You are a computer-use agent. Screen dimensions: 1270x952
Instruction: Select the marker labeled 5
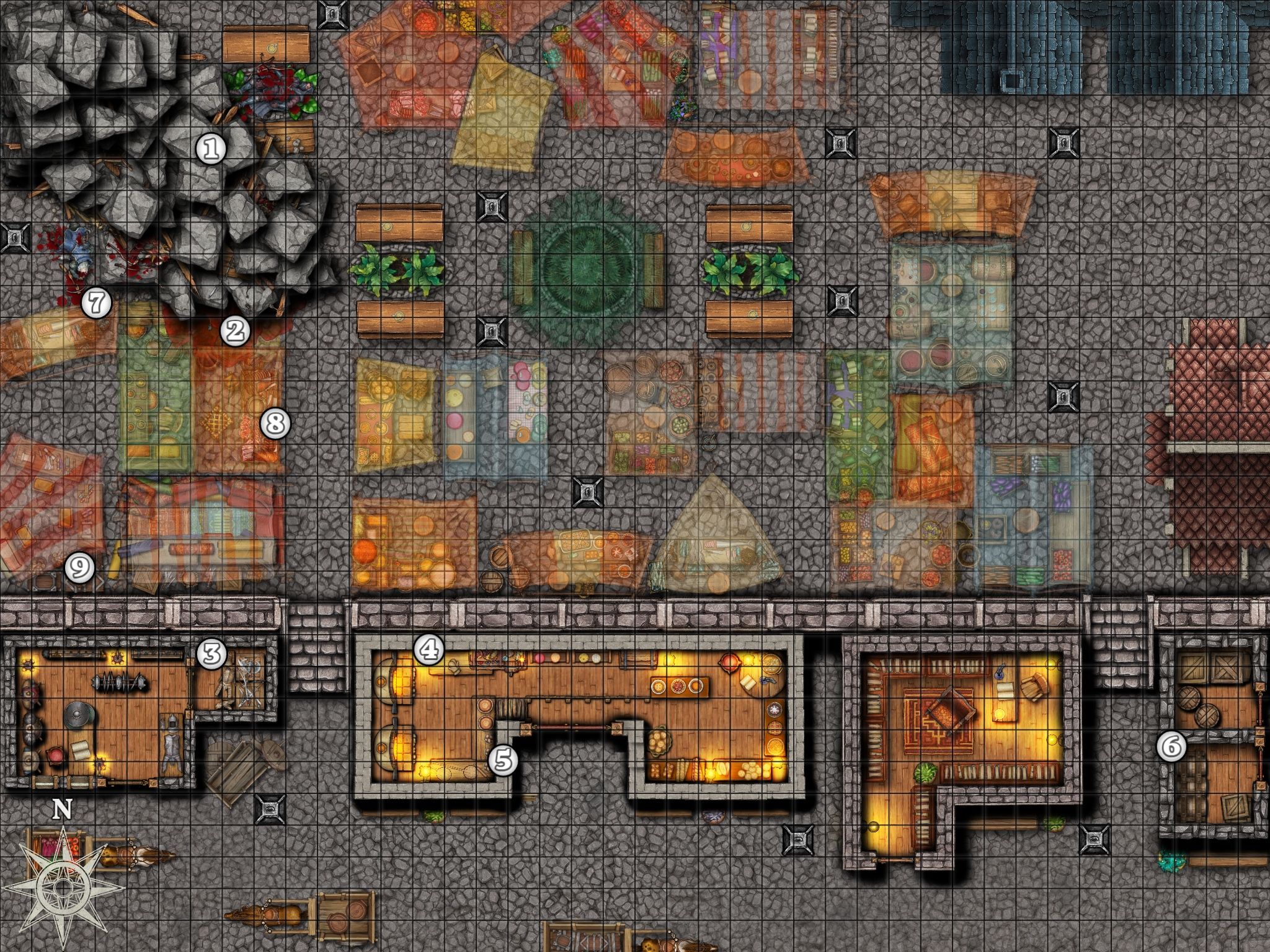pyautogui.click(x=504, y=760)
